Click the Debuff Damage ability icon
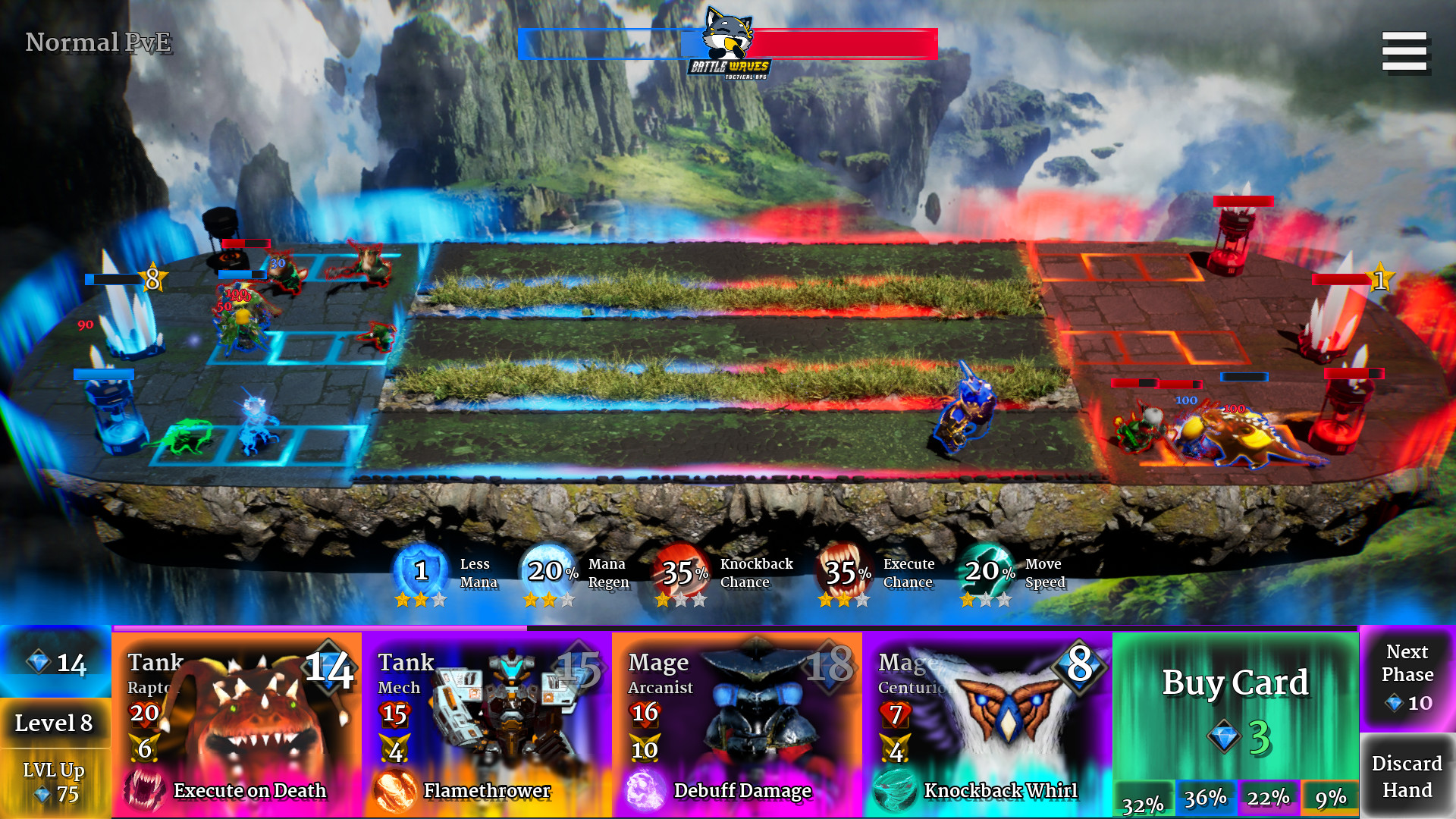 coord(645,790)
